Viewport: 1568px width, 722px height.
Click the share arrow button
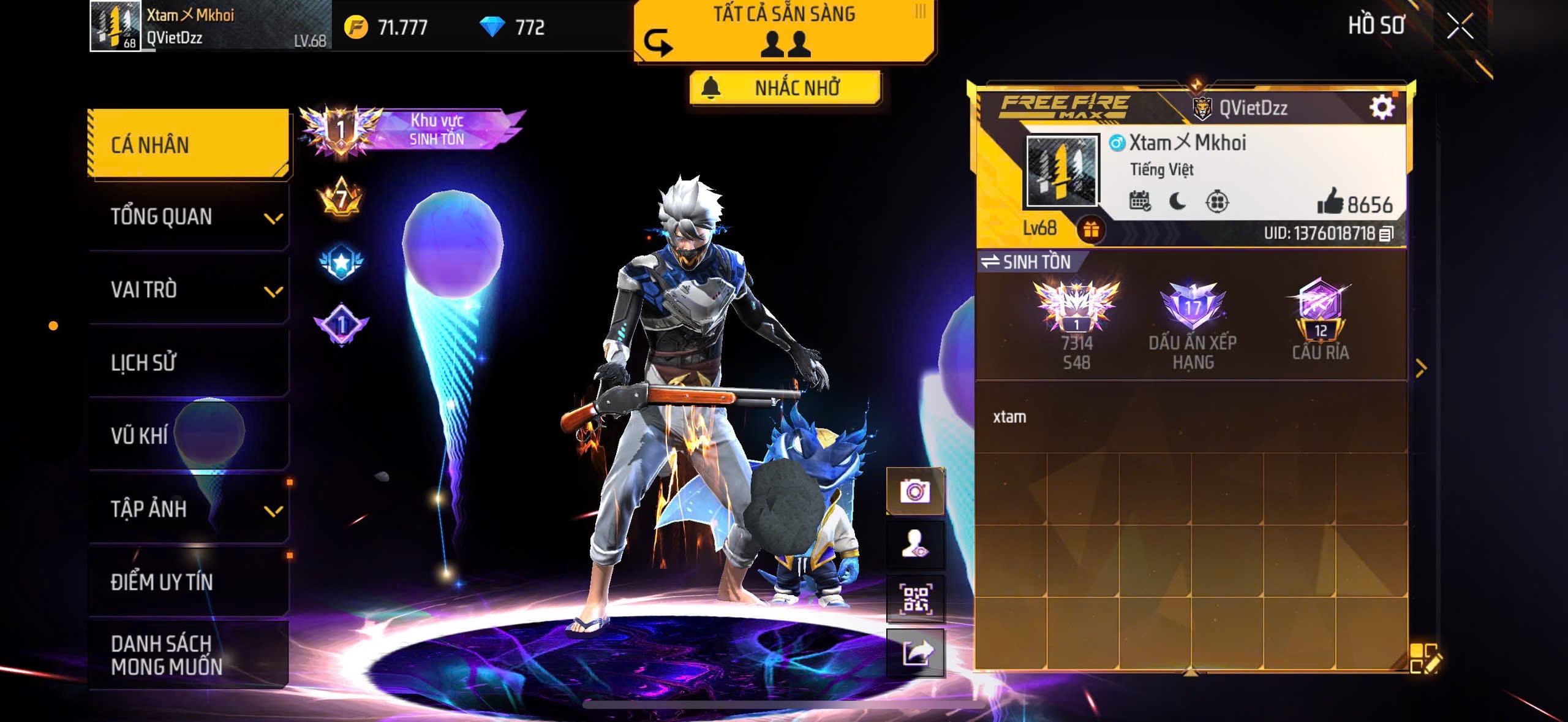[x=915, y=653]
